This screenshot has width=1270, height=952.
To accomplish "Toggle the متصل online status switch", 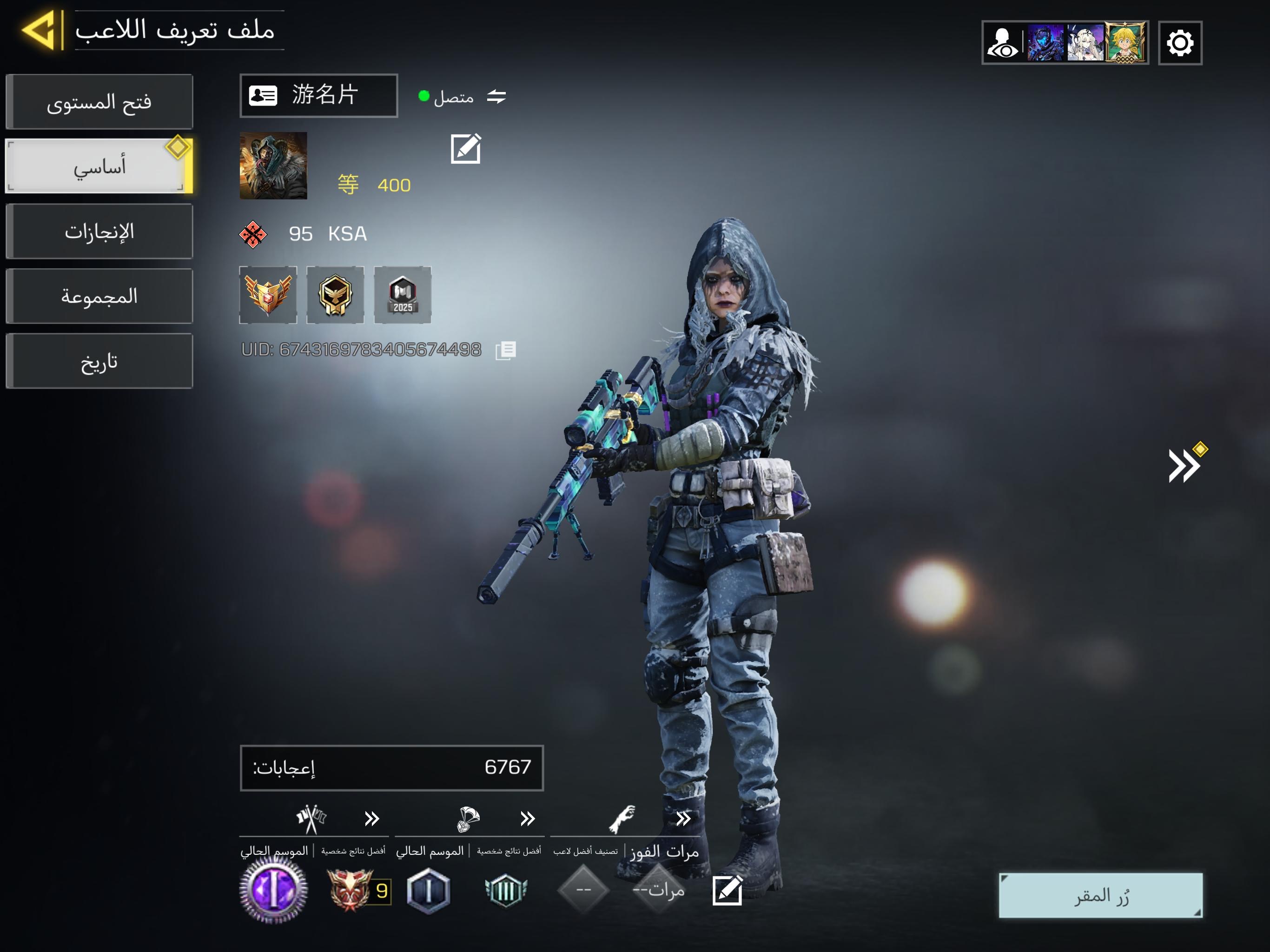I will pos(496,97).
